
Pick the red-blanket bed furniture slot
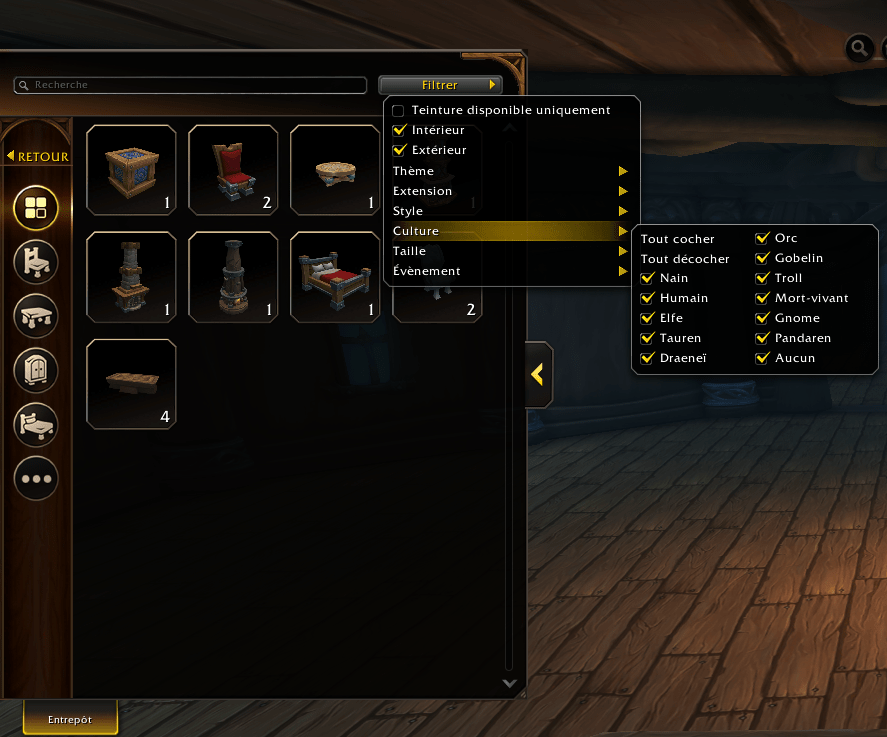[x=334, y=277]
